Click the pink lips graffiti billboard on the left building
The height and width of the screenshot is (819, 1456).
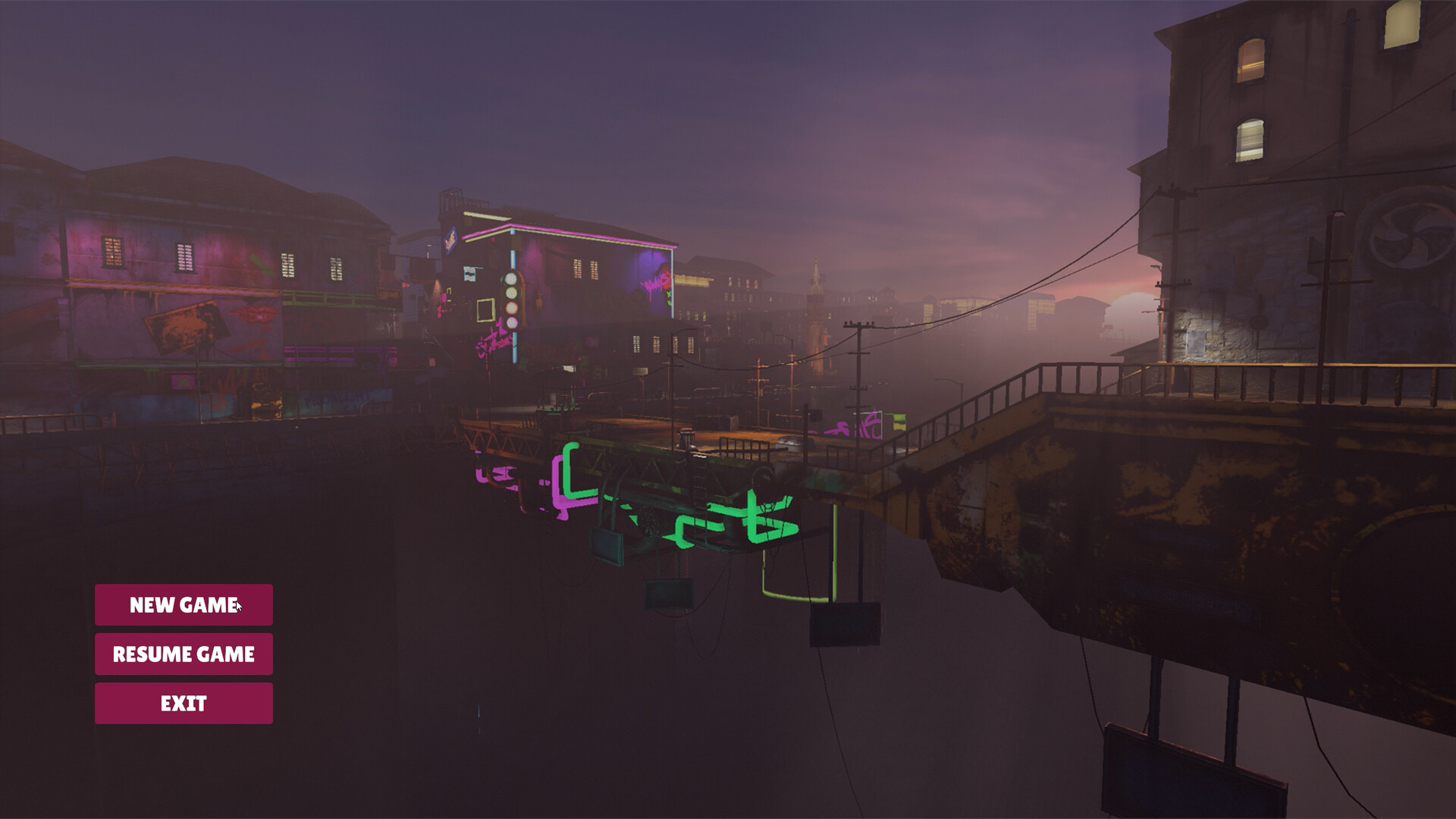click(x=254, y=311)
